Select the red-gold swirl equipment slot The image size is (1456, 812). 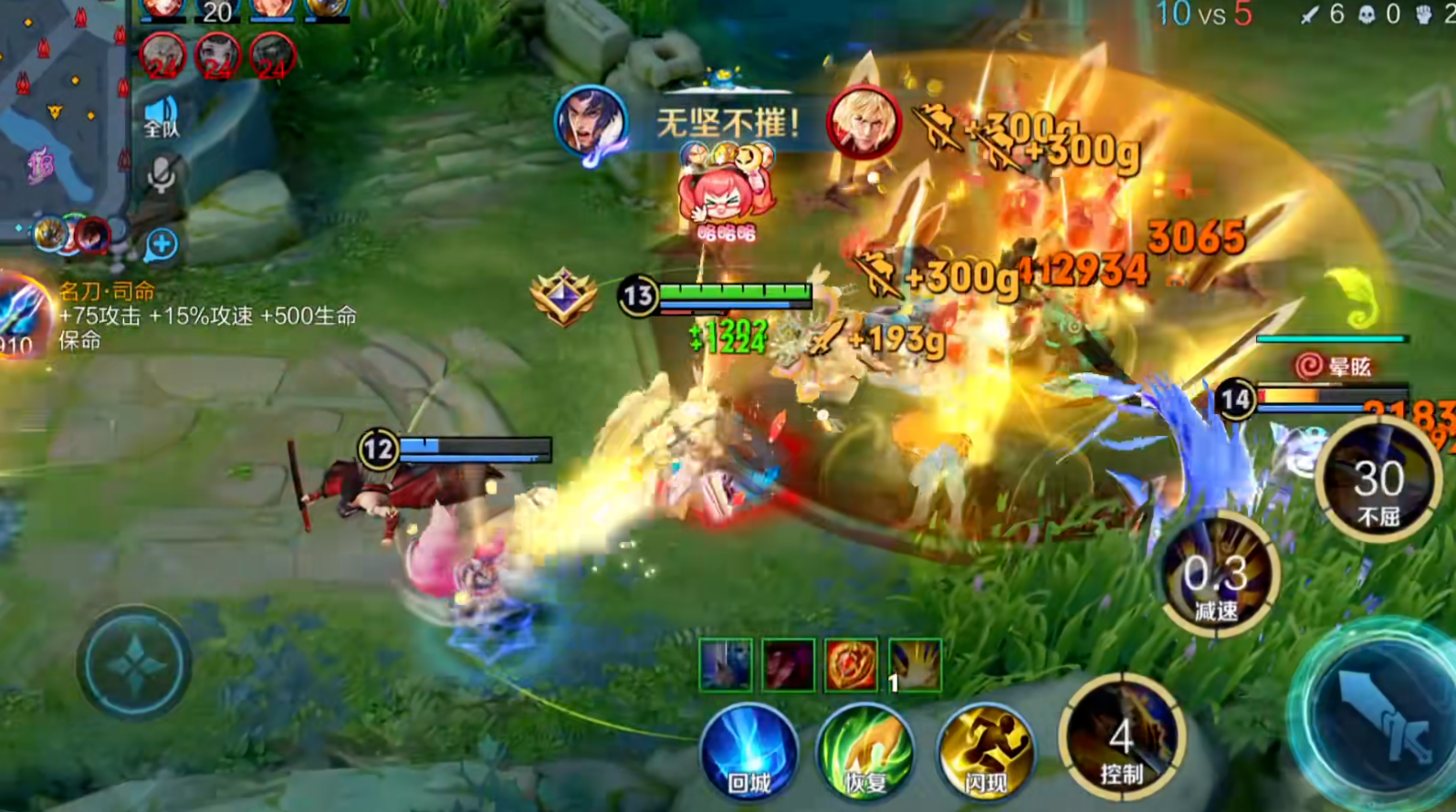[851, 663]
